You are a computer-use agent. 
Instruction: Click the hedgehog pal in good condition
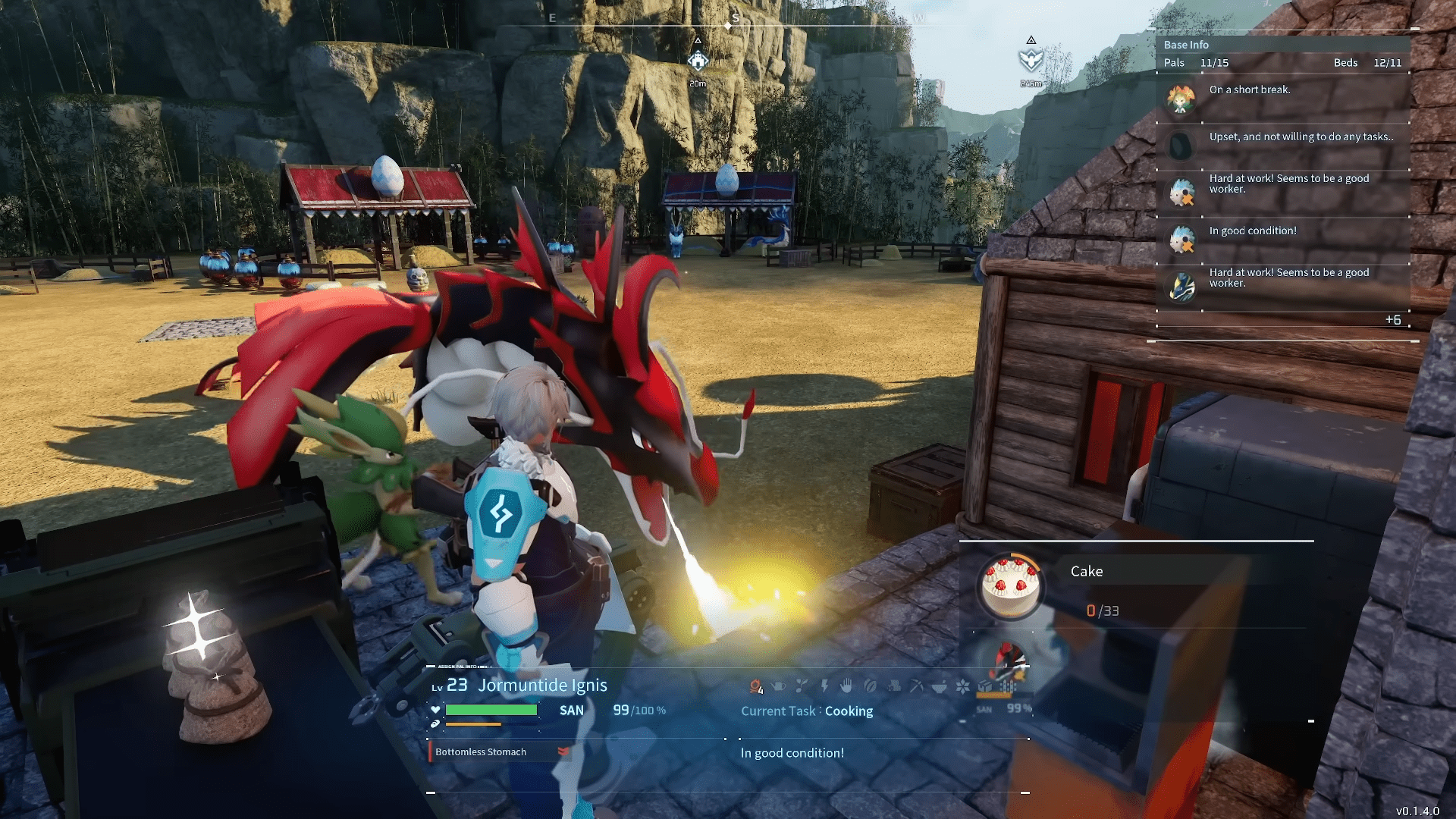pyautogui.click(x=1181, y=240)
